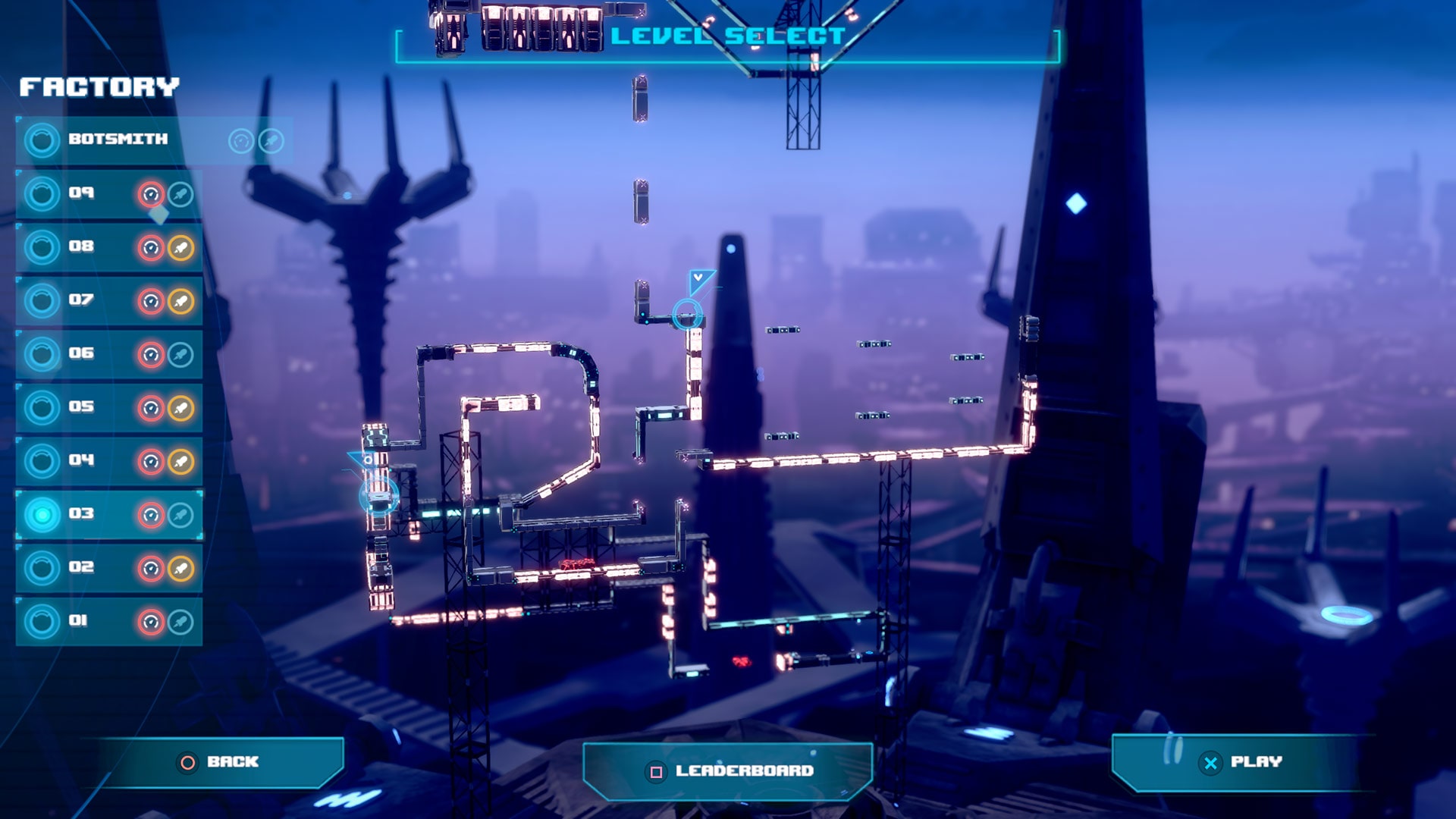Image resolution: width=1456 pixels, height=819 pixels.
Task: Select the circle indicator next to level 04
Action: pos(42,460)
